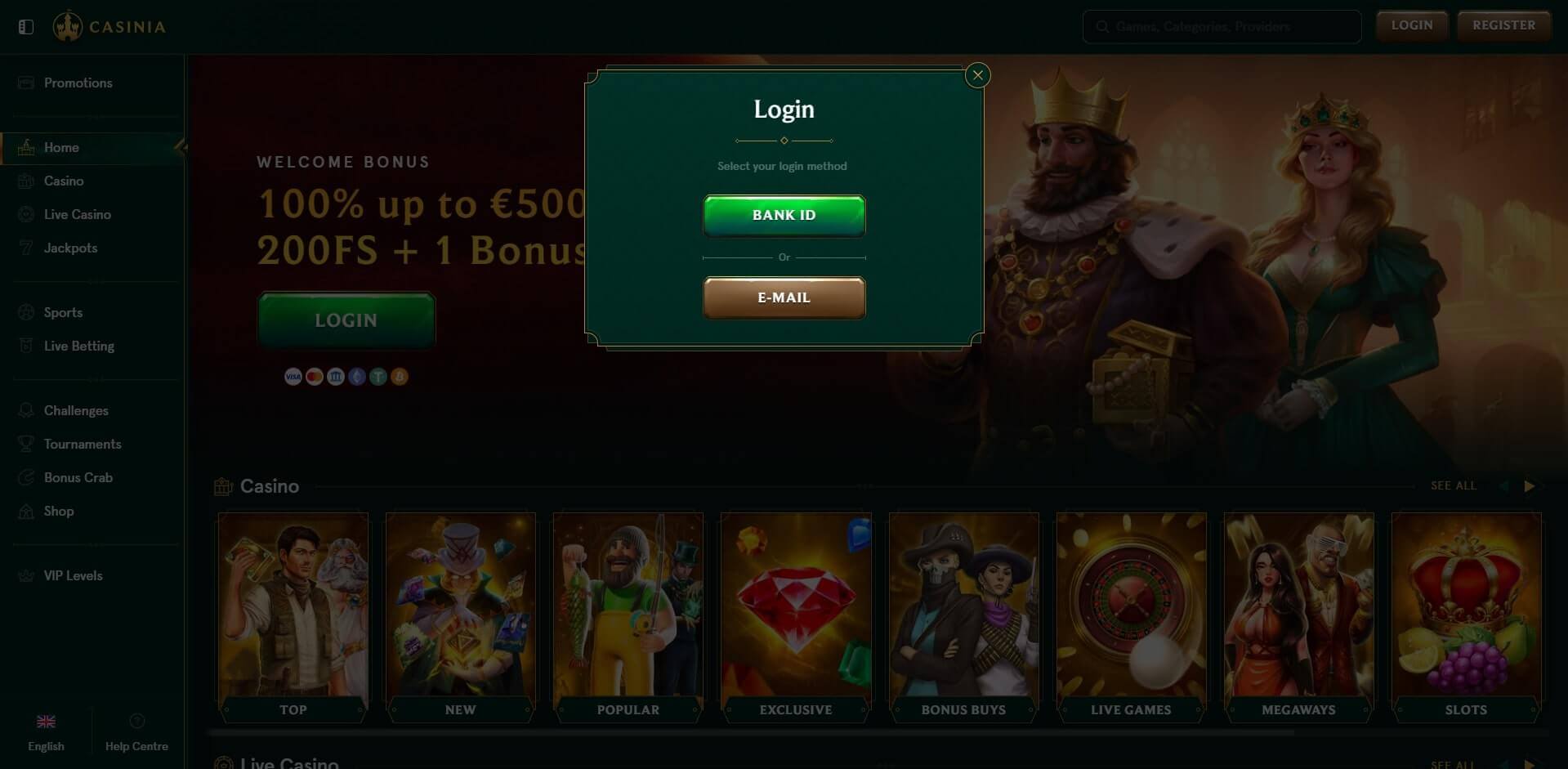Image resolution: width=1568 pixels, height=769 pixels.
Task: Click the Bonus Crab icon in sidebar
Action: point(25,477)
